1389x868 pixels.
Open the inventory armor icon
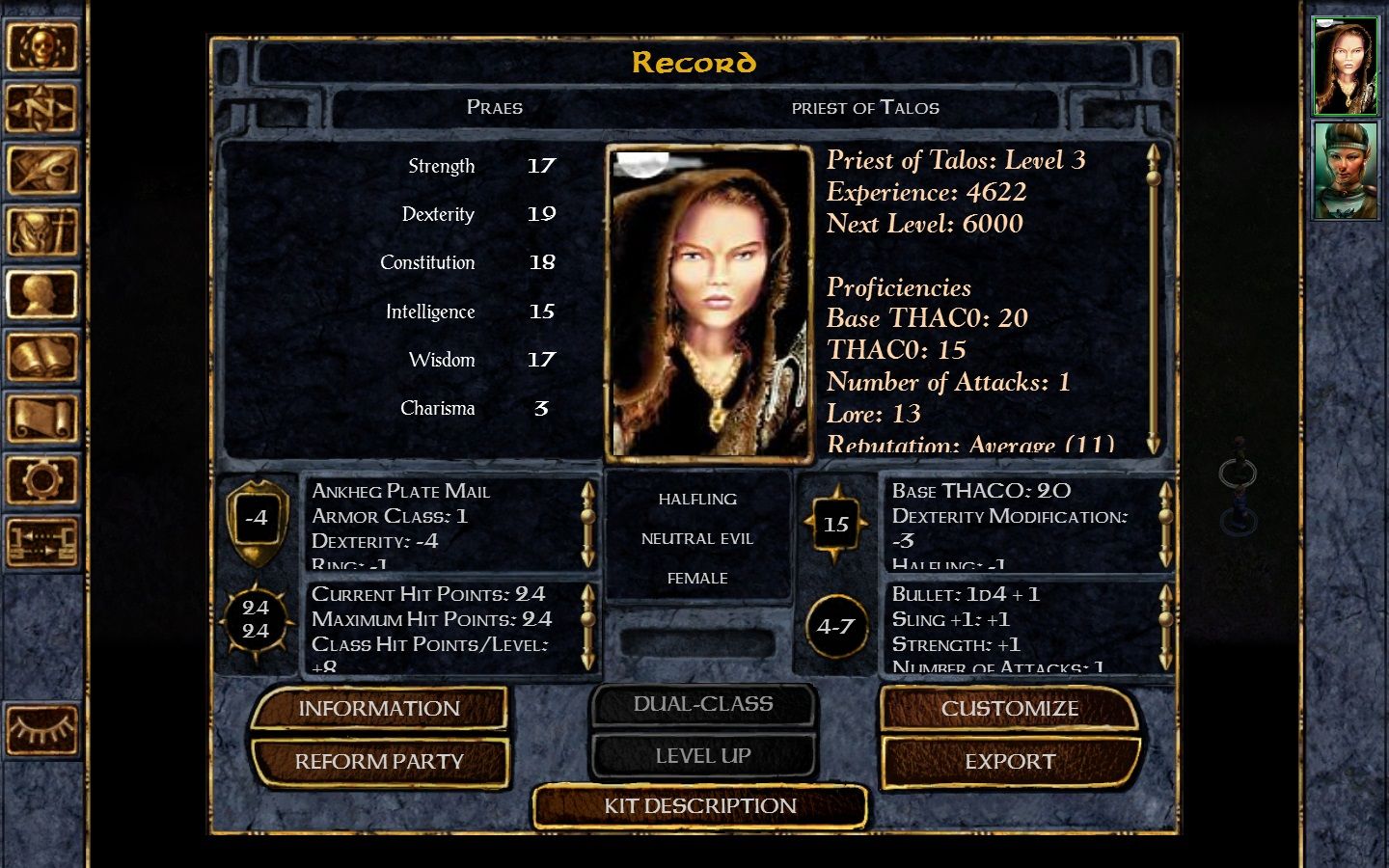click(41, 232)
